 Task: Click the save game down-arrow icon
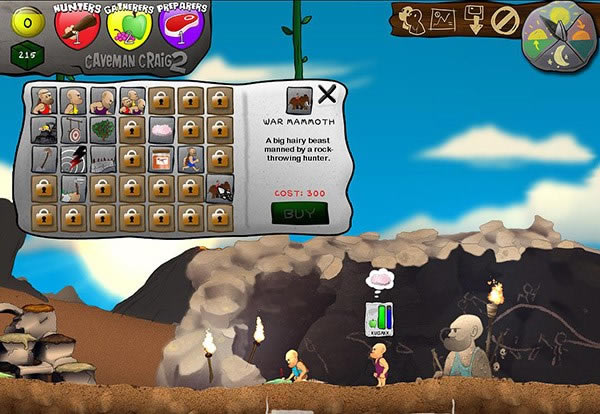[475, 19]
